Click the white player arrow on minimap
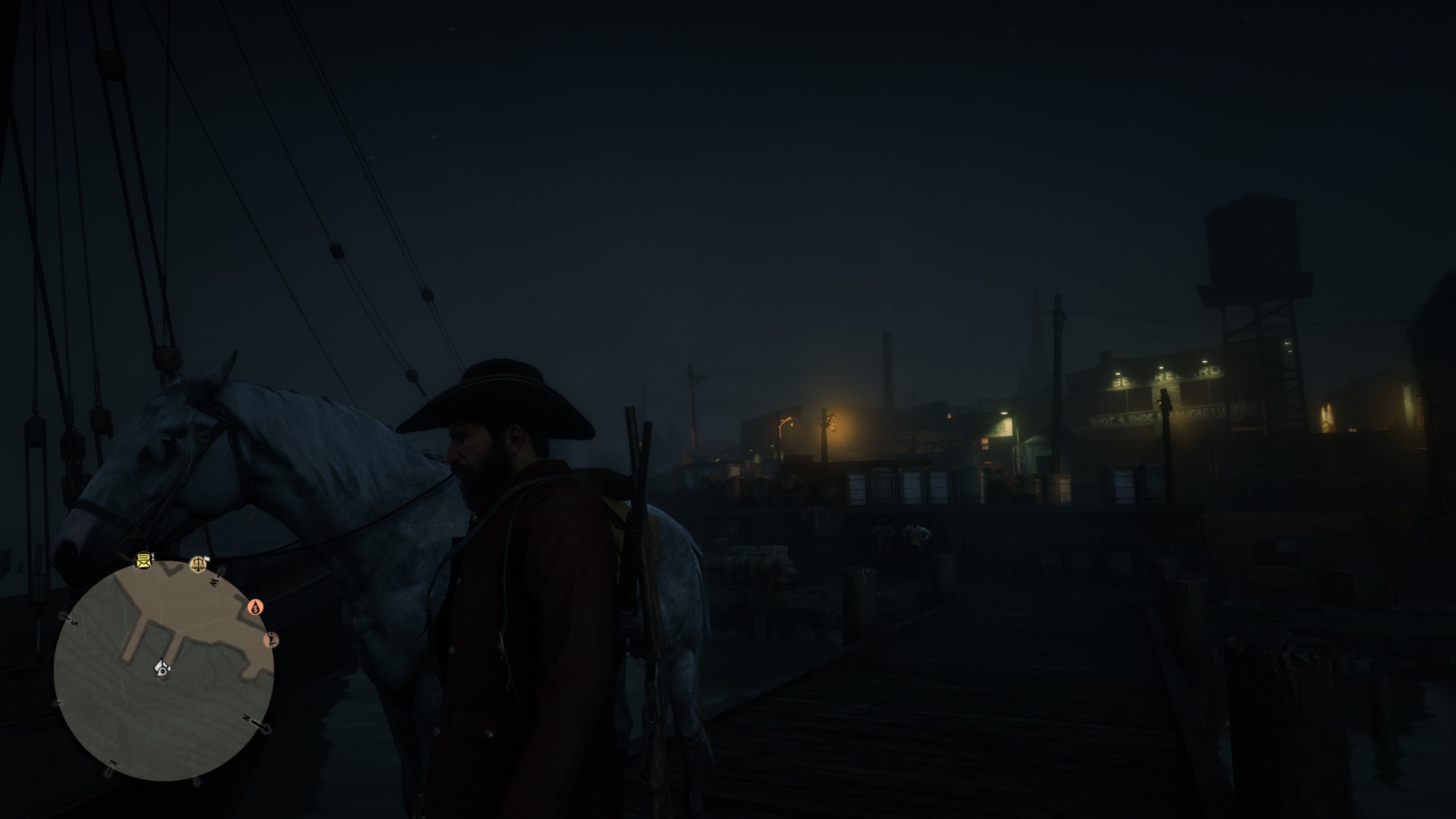The image size is (1456, 819). (162, 667)
